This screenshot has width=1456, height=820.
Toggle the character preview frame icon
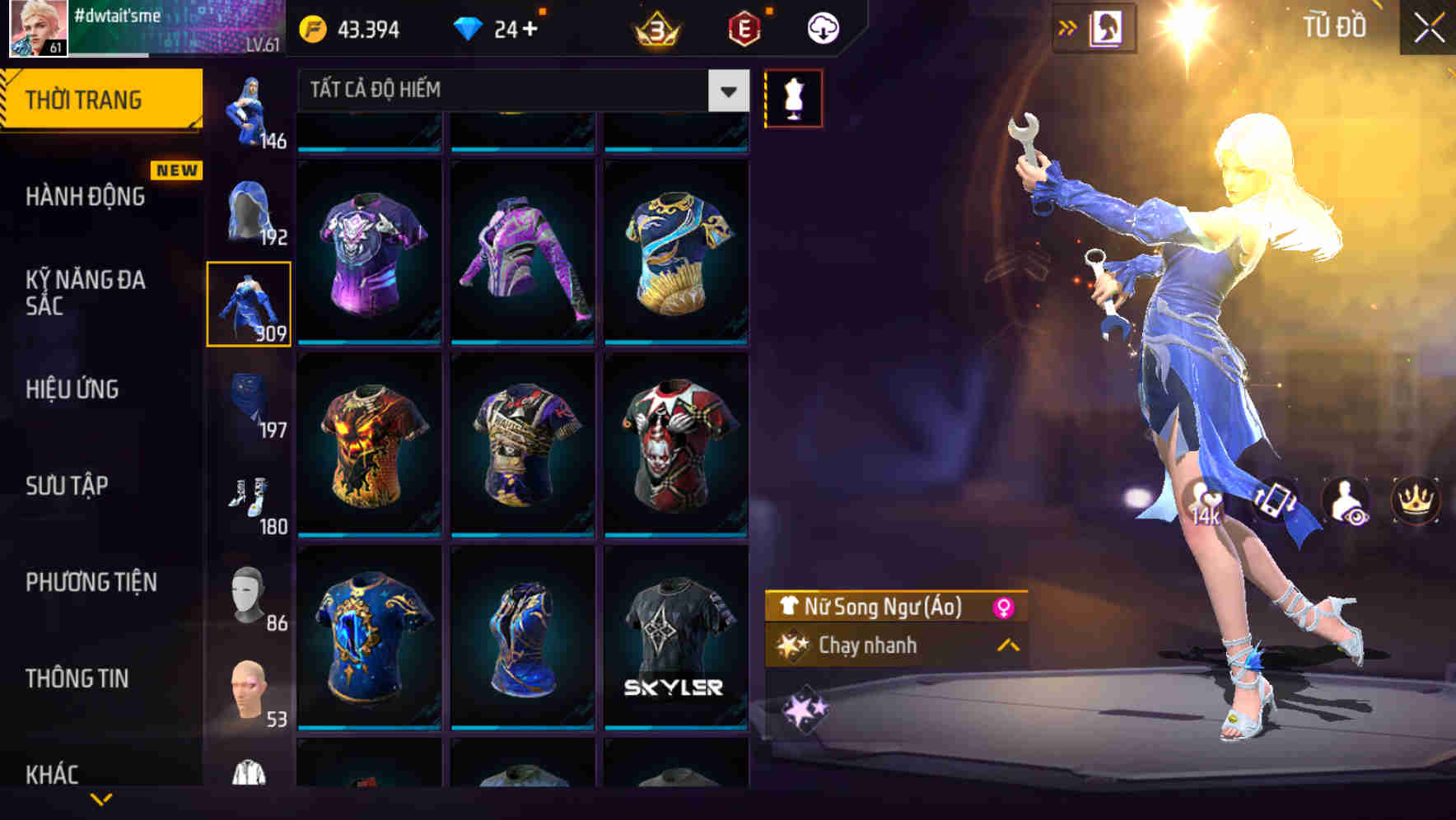(1107, 26)
